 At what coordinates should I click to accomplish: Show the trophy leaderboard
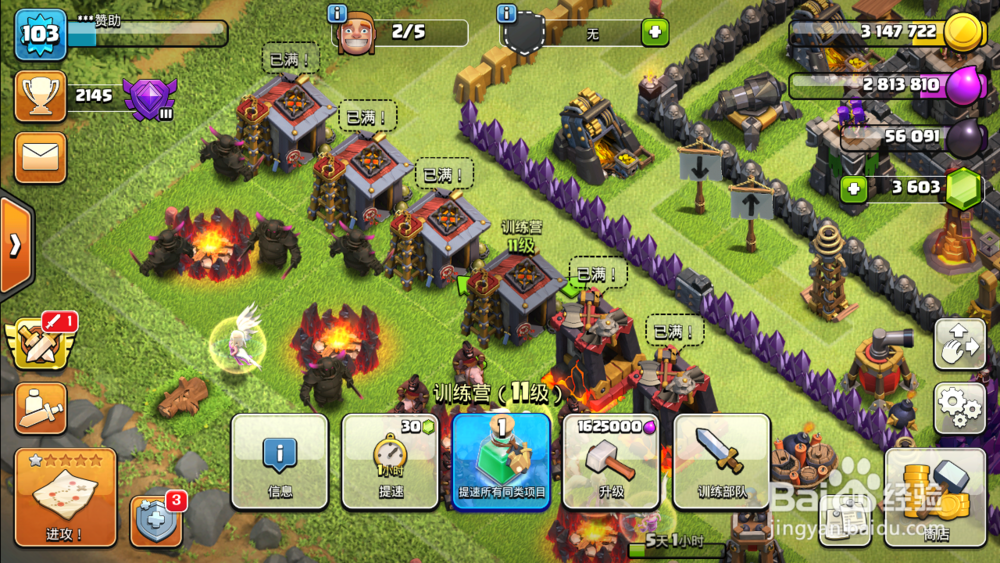(x=40, y=96)
